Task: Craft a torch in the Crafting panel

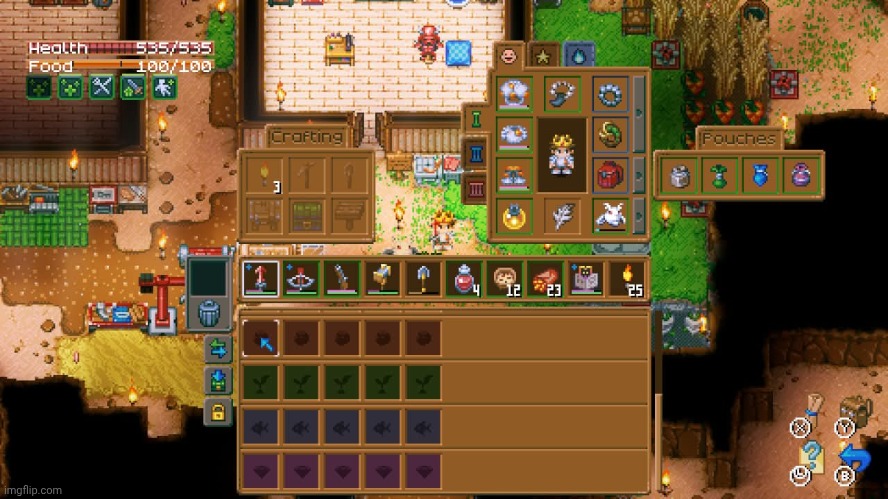Action: tap(264, 175)
